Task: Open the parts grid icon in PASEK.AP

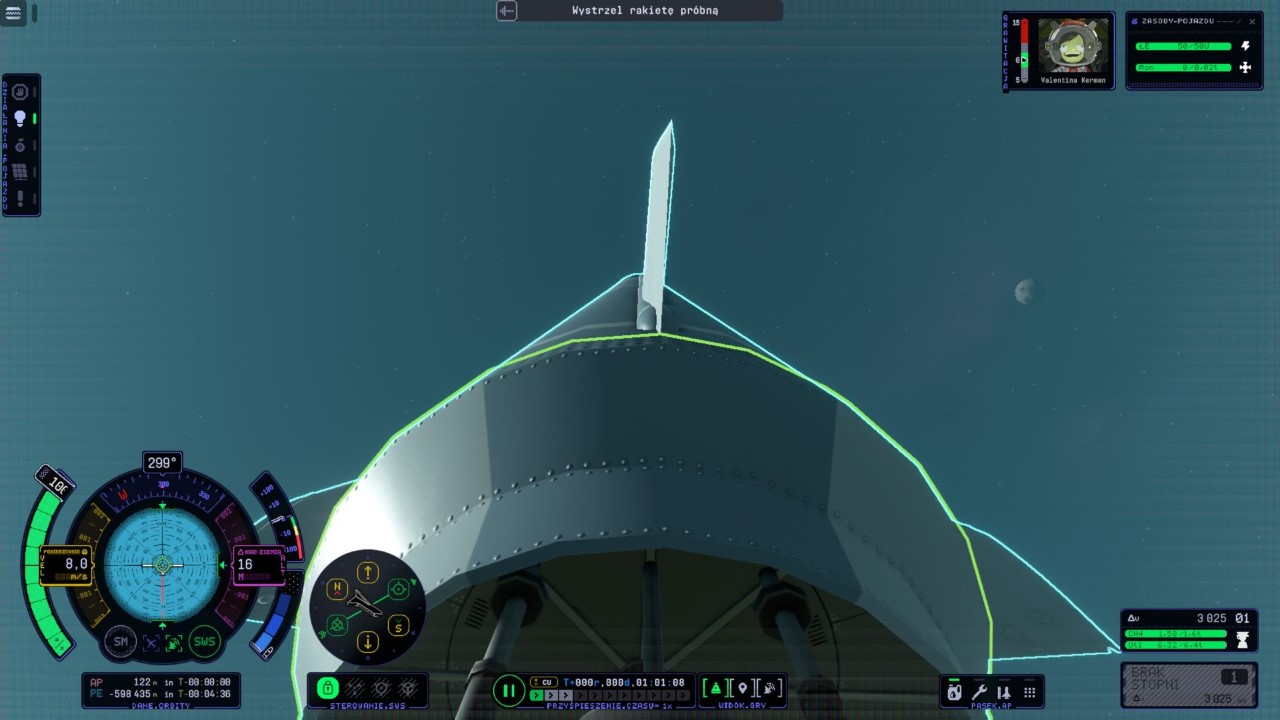Action: pos(1029,691)
